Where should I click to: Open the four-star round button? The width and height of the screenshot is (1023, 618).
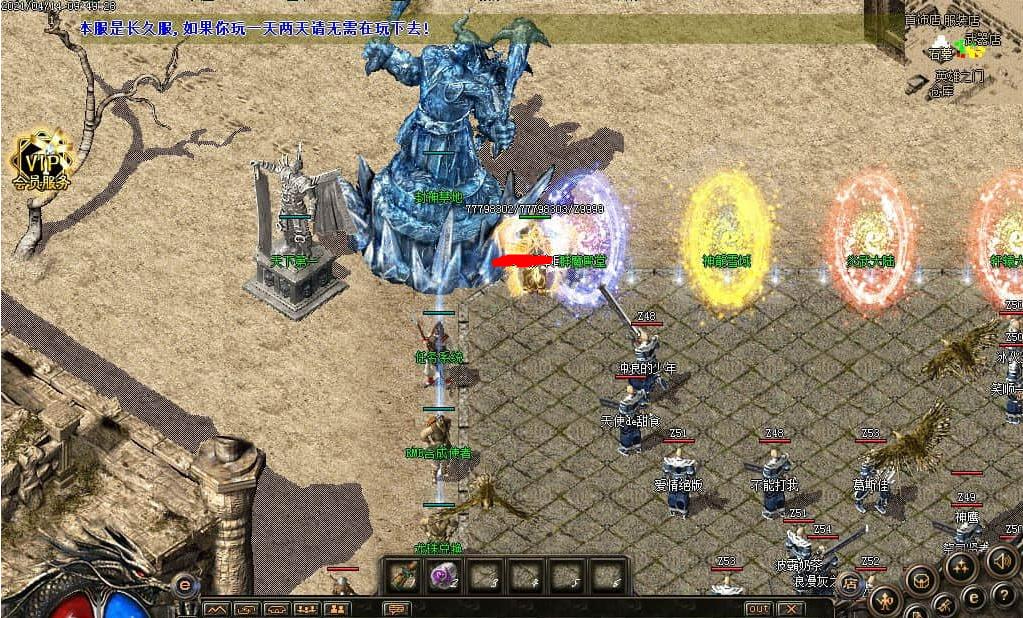pyautogui.click(x=960, y=567)
